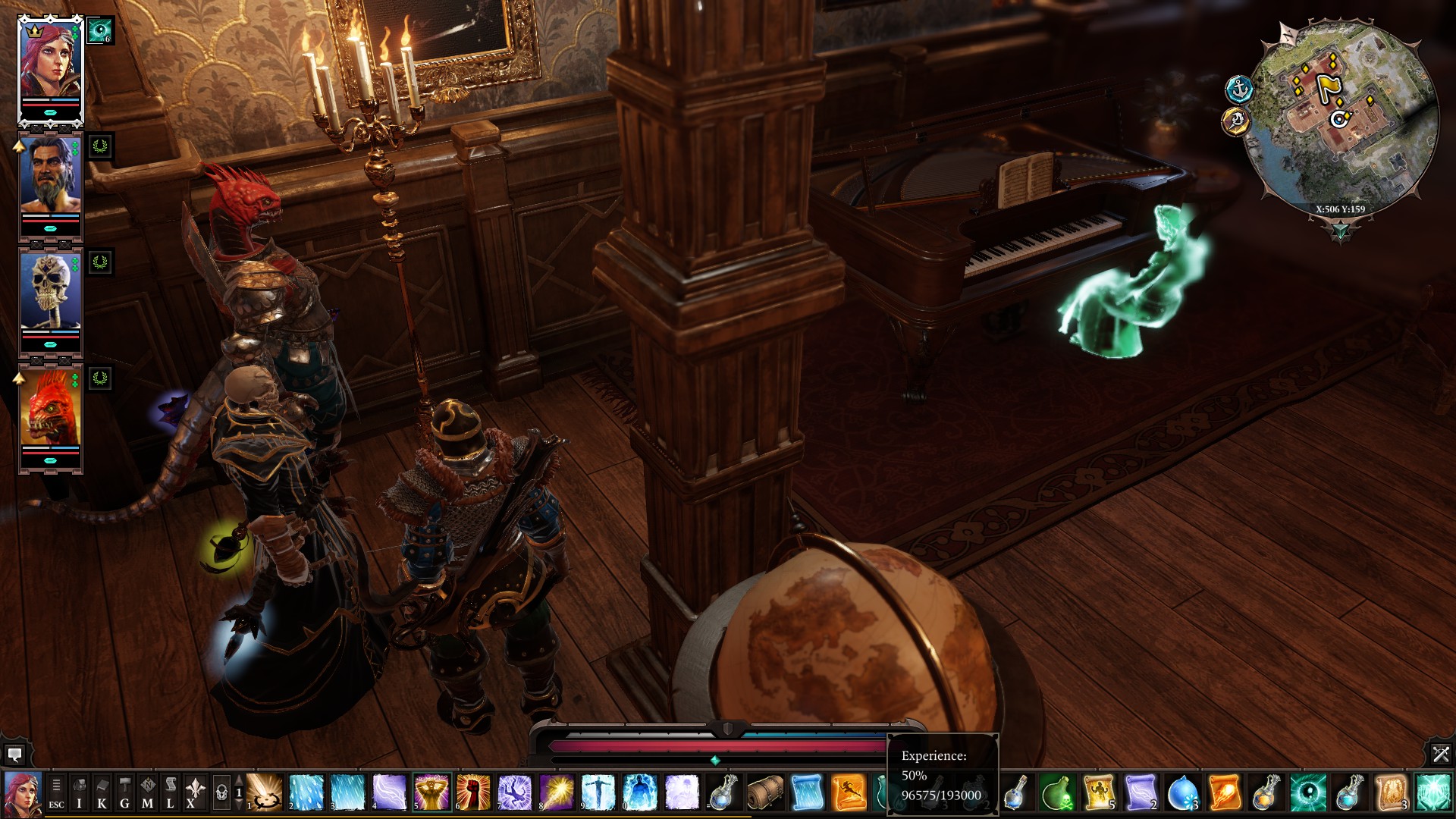Use the green poison flask item

1057,792
